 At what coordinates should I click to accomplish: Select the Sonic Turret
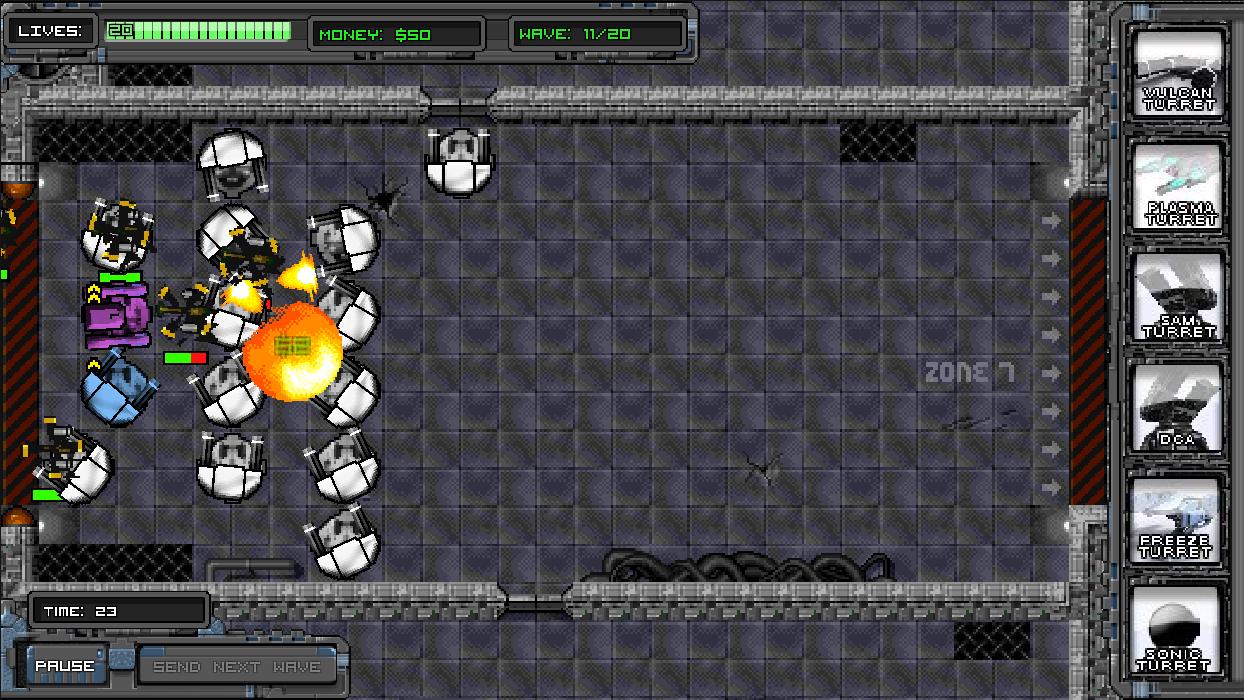click(x=1178, y=630)
